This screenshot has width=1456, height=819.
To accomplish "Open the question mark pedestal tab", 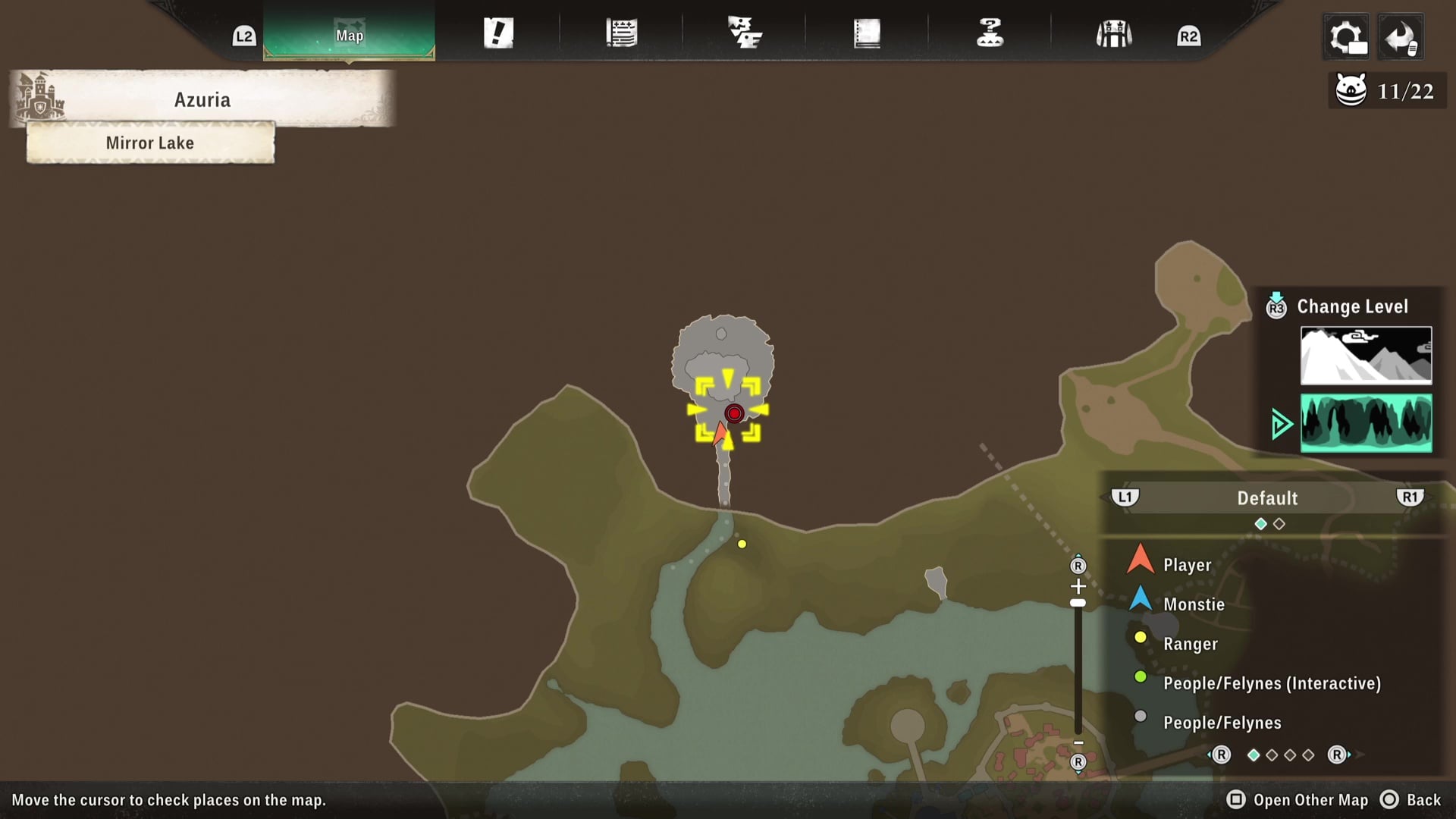I will coord(990,33).
